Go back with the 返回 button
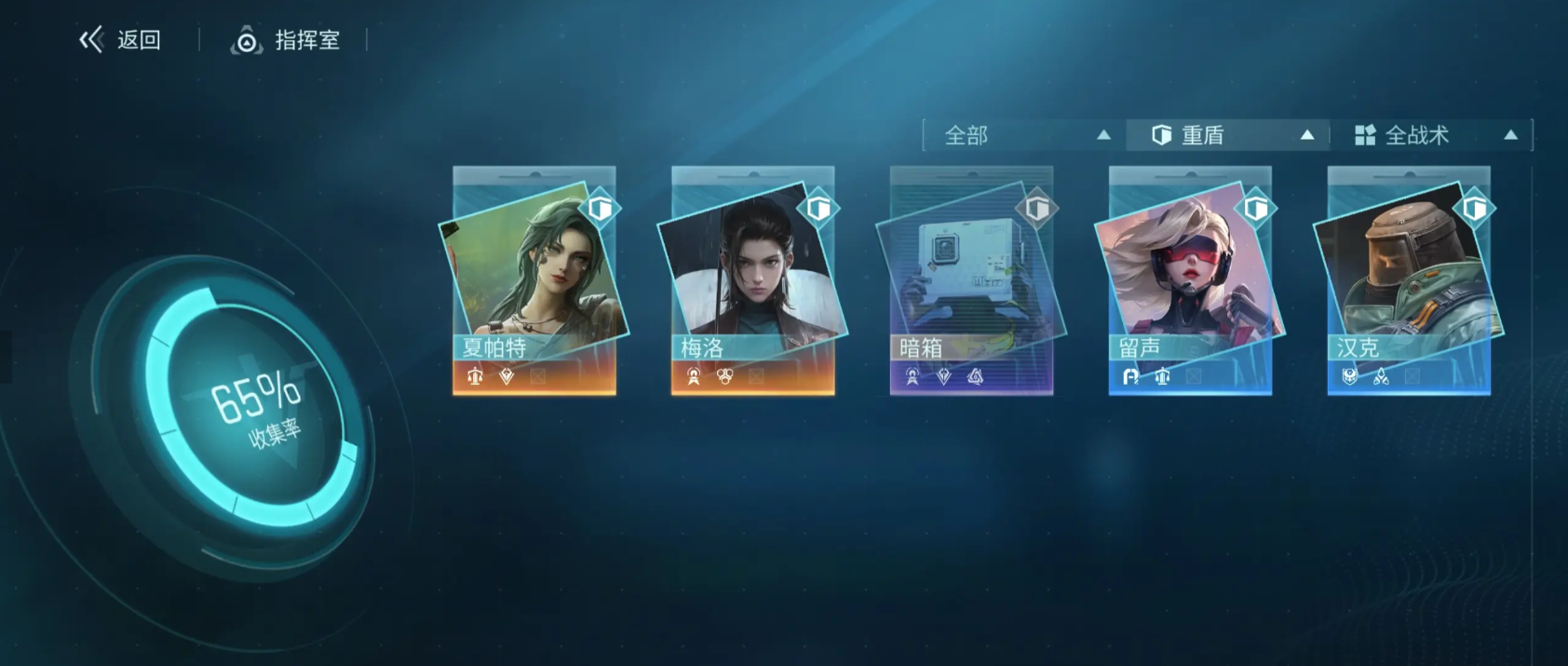This screenshot has width=1568, height=666. [120, 40]
